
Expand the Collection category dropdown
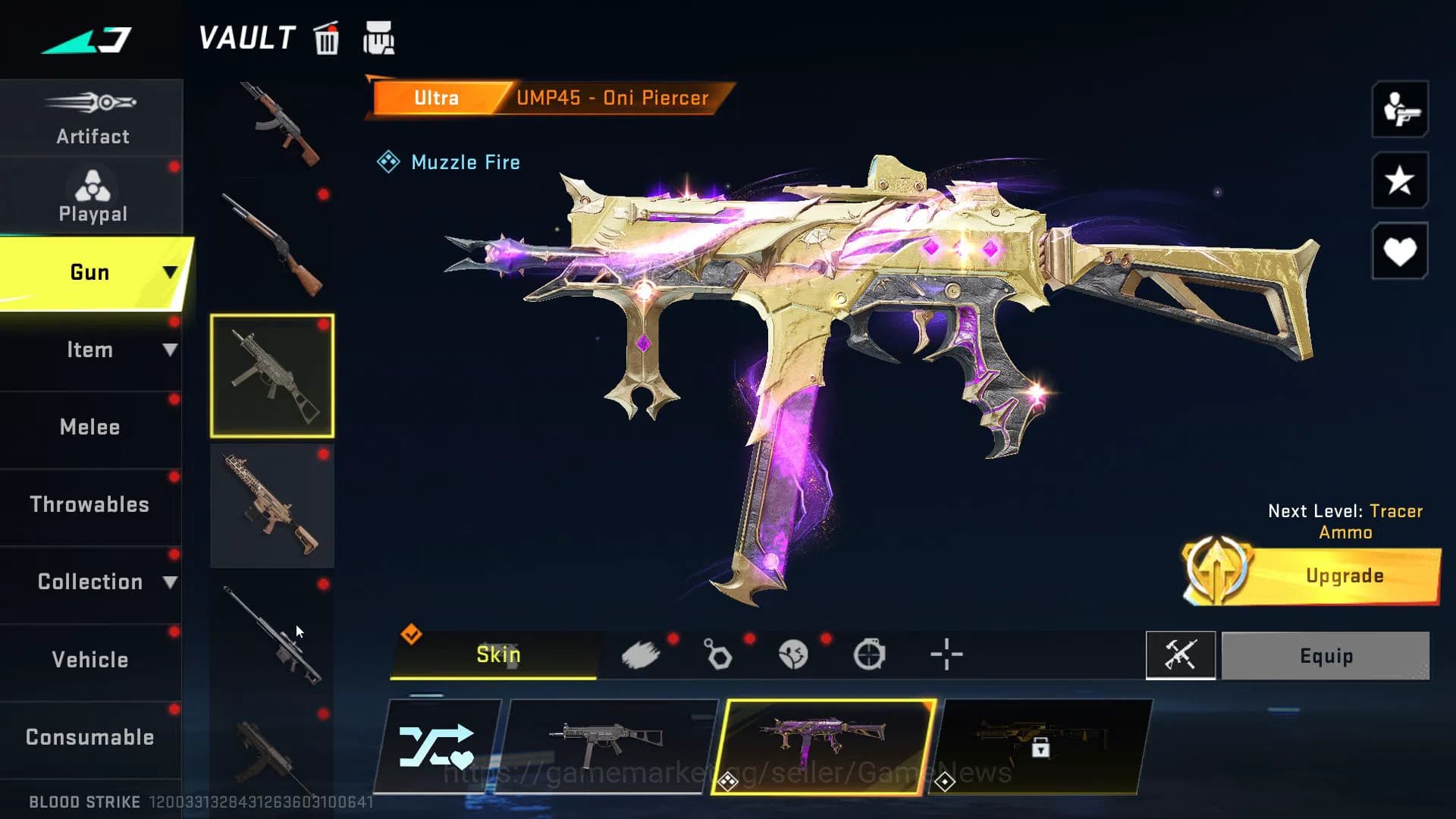pyautogui.click(x=91, y=582)
